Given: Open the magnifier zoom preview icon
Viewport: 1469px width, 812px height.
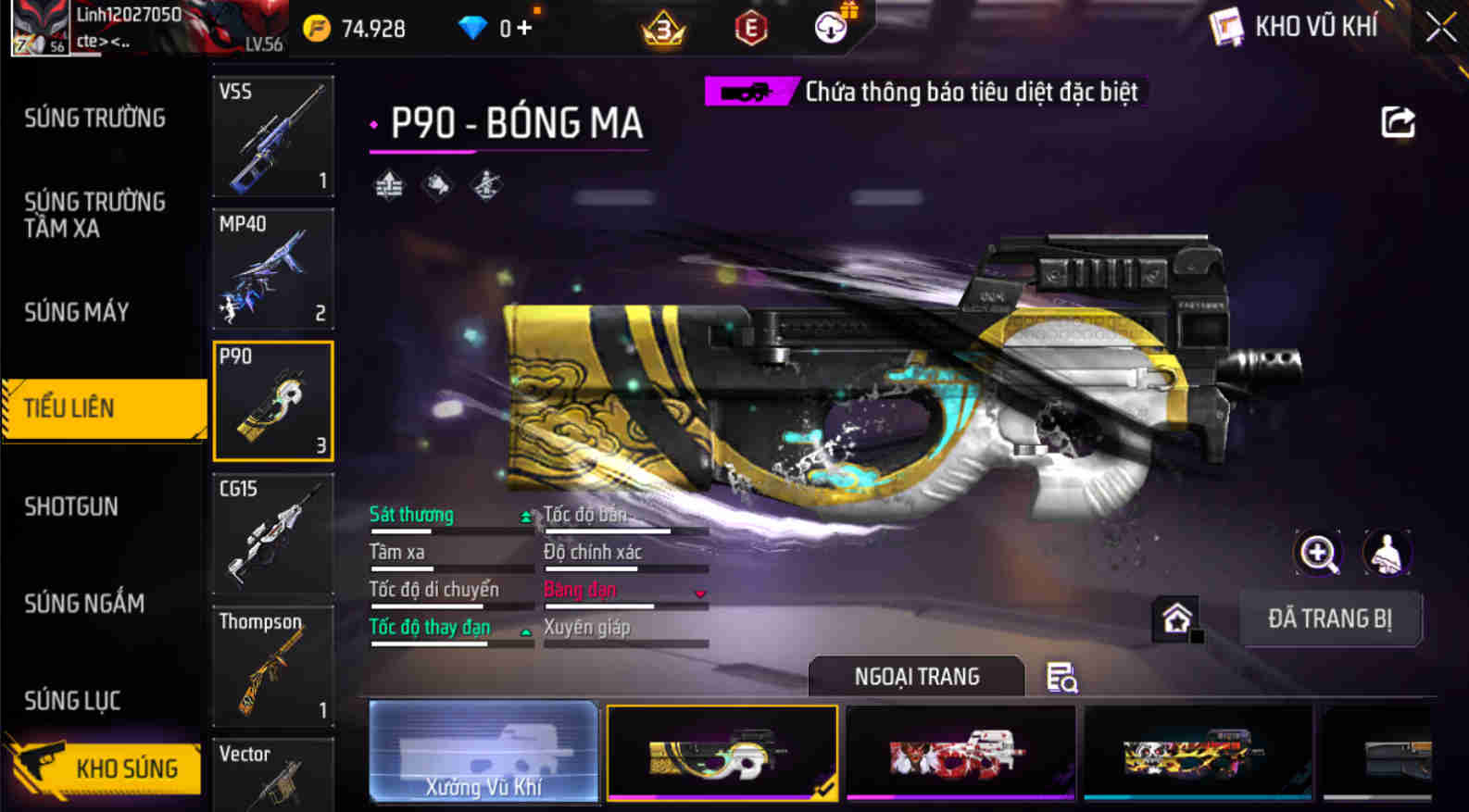Looking at the screenshot, I should click(1318, 553).
